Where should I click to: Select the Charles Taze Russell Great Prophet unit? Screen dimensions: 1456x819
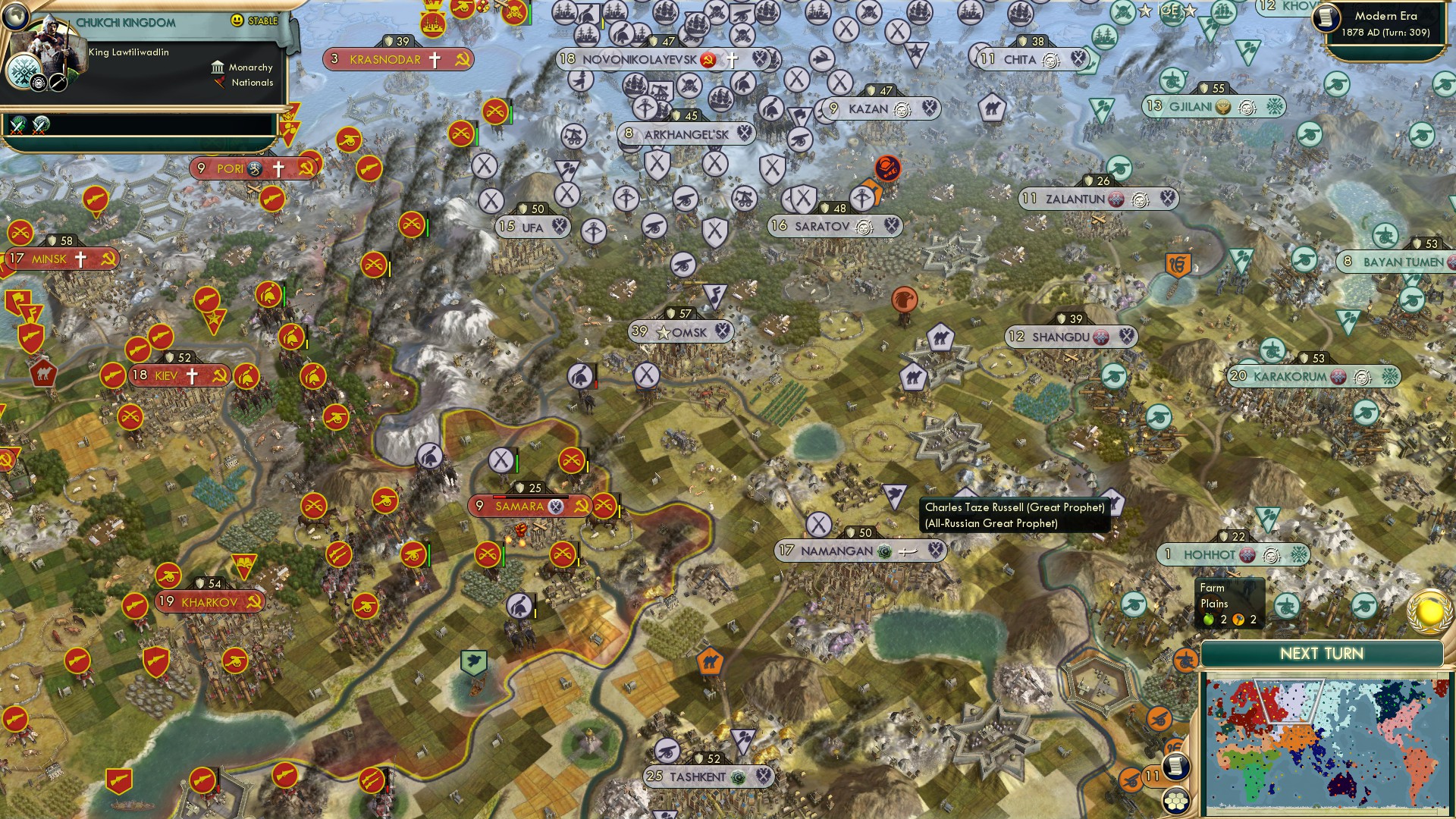coord(895,497)
